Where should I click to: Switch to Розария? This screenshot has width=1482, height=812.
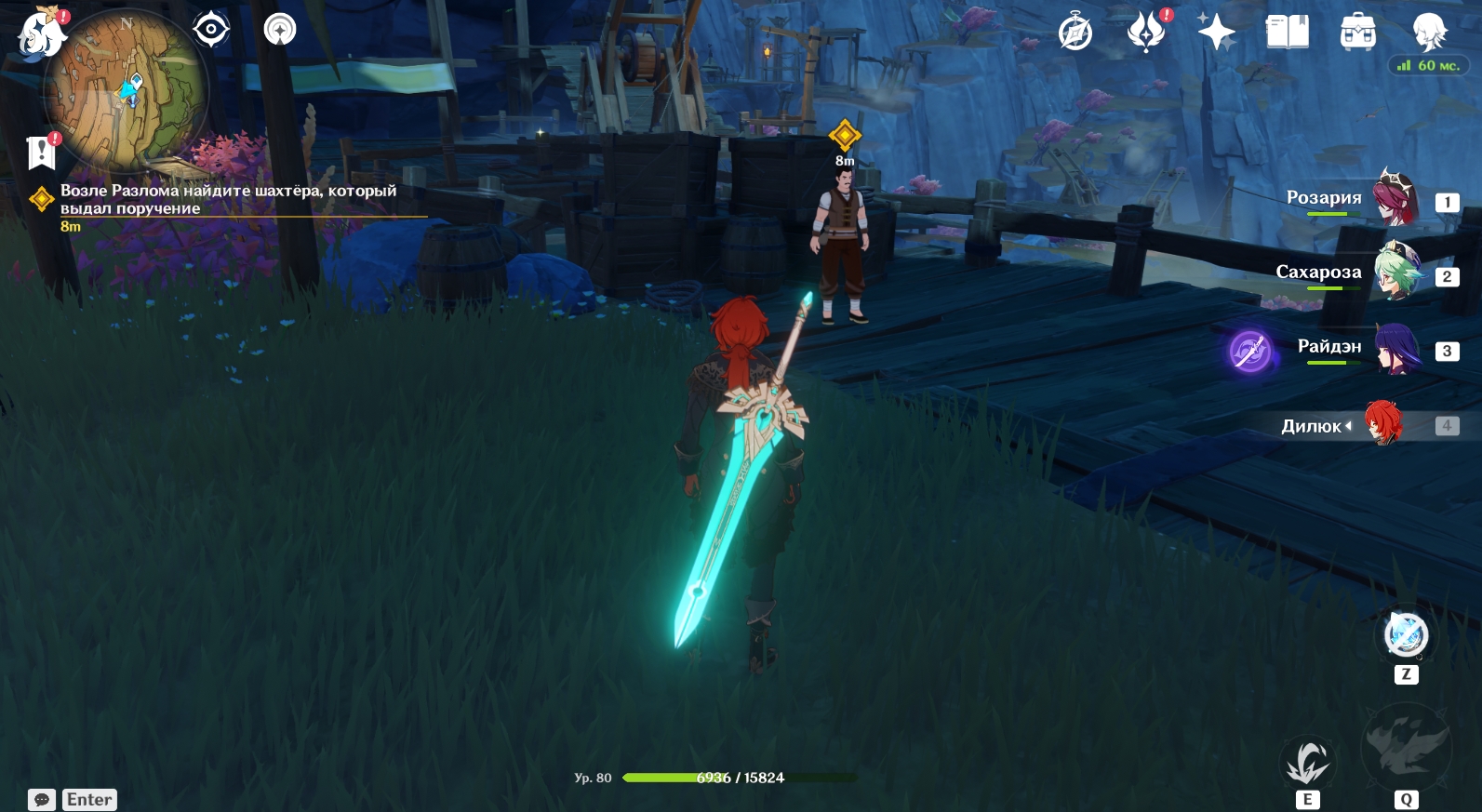1395,198
